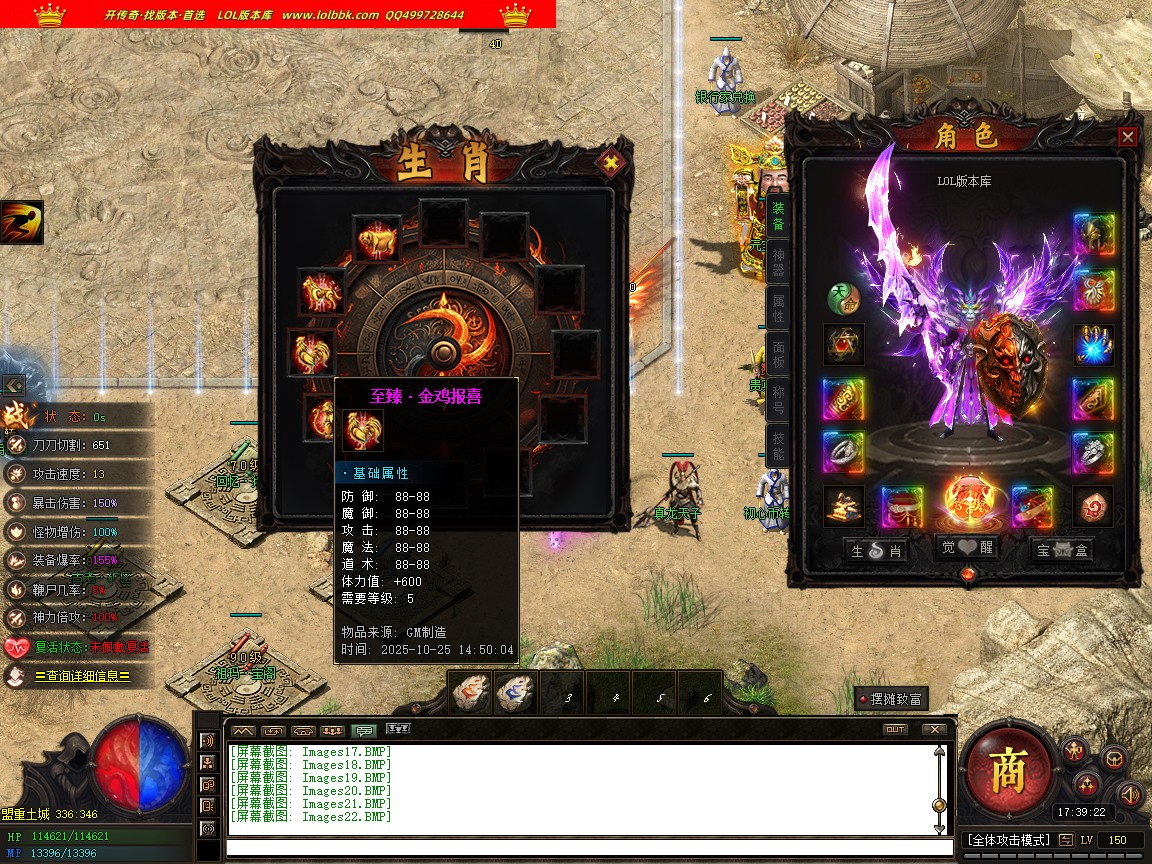Click the 天命 yin-yang icon
The width and height of the screenshot is (1152, 864).
point(842,298)
